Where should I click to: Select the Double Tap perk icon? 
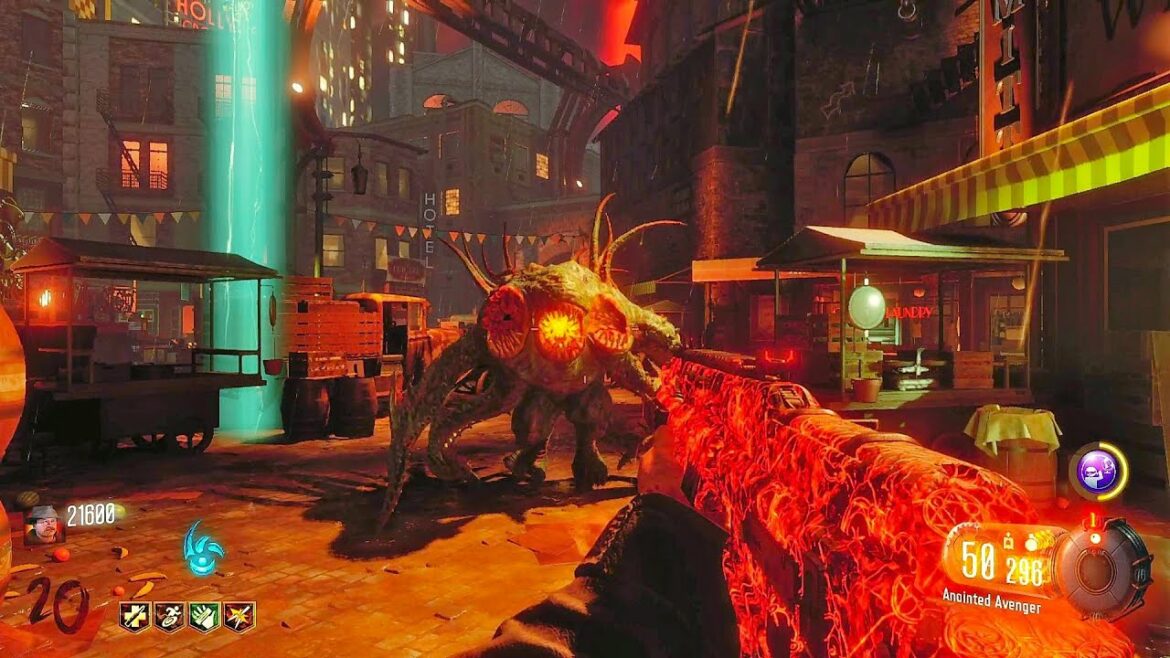click(x=239, y=616)
